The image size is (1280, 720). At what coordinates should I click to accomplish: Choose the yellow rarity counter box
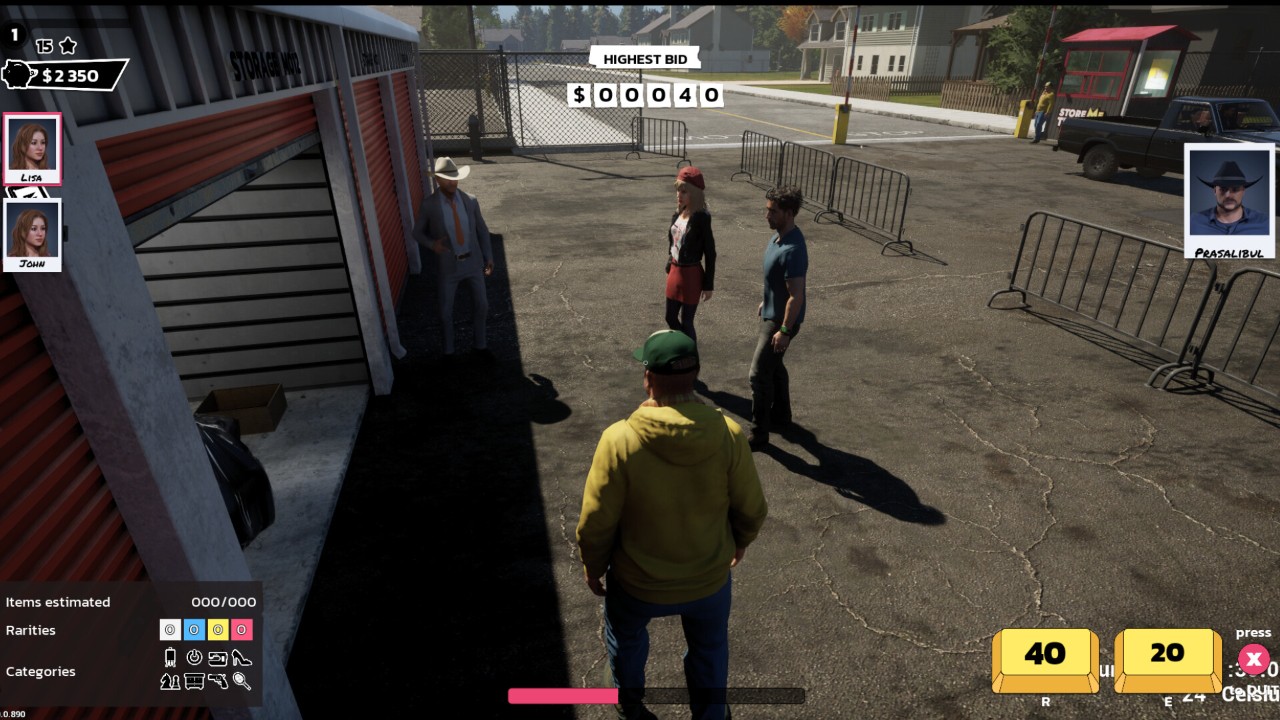[218, 630]
